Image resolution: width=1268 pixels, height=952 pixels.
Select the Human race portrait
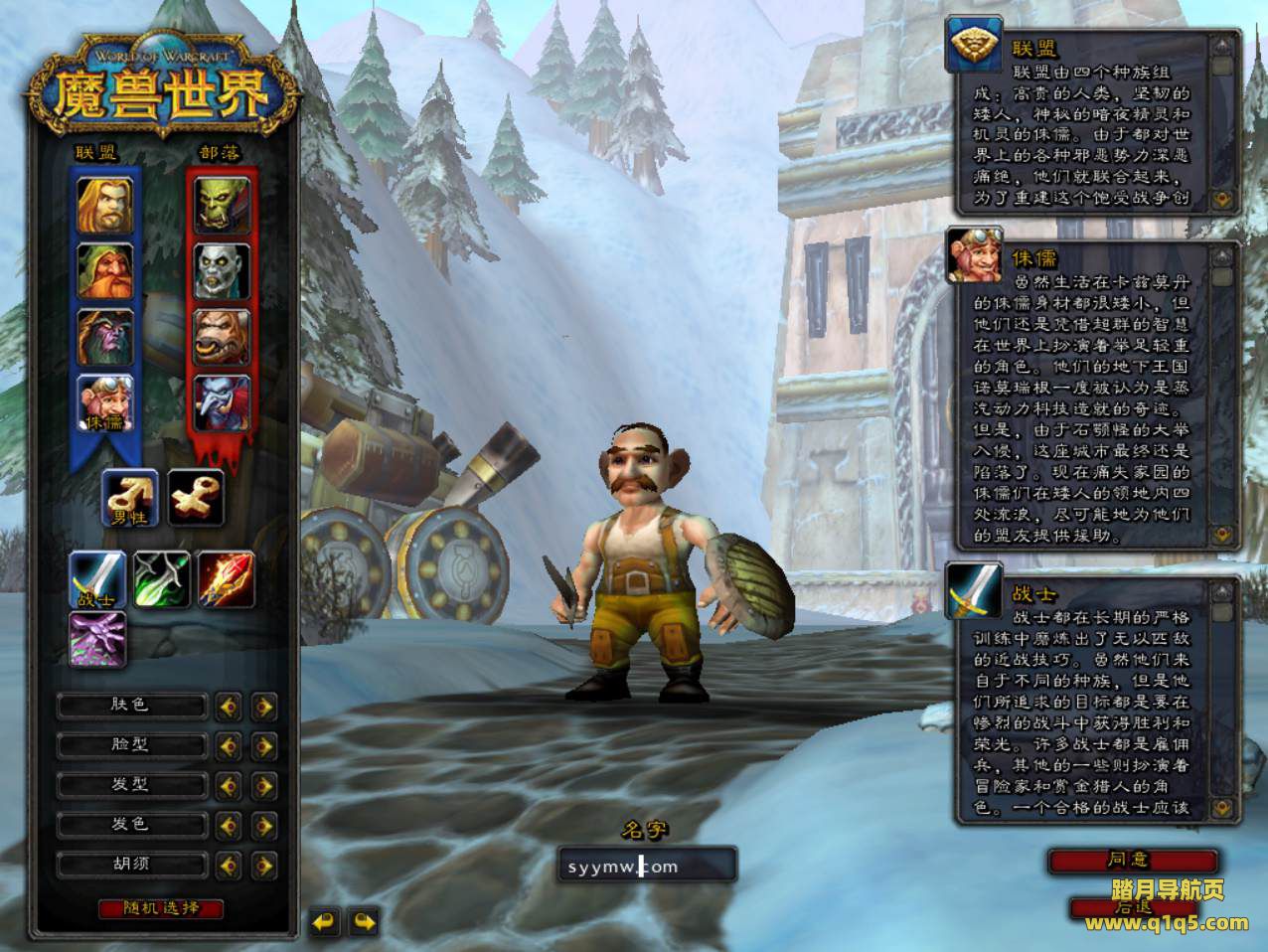(x=105, y=206)
